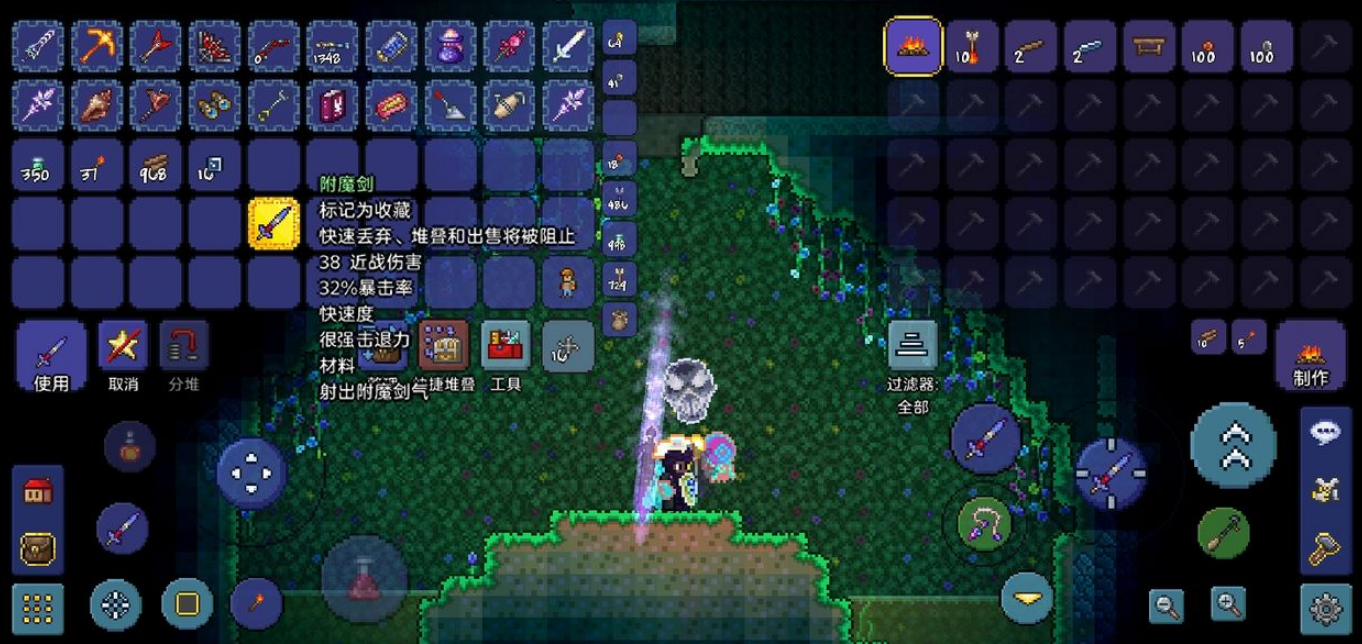Tap the double-arrow jump button
Screen dimensions: 1362x644
1234,445
